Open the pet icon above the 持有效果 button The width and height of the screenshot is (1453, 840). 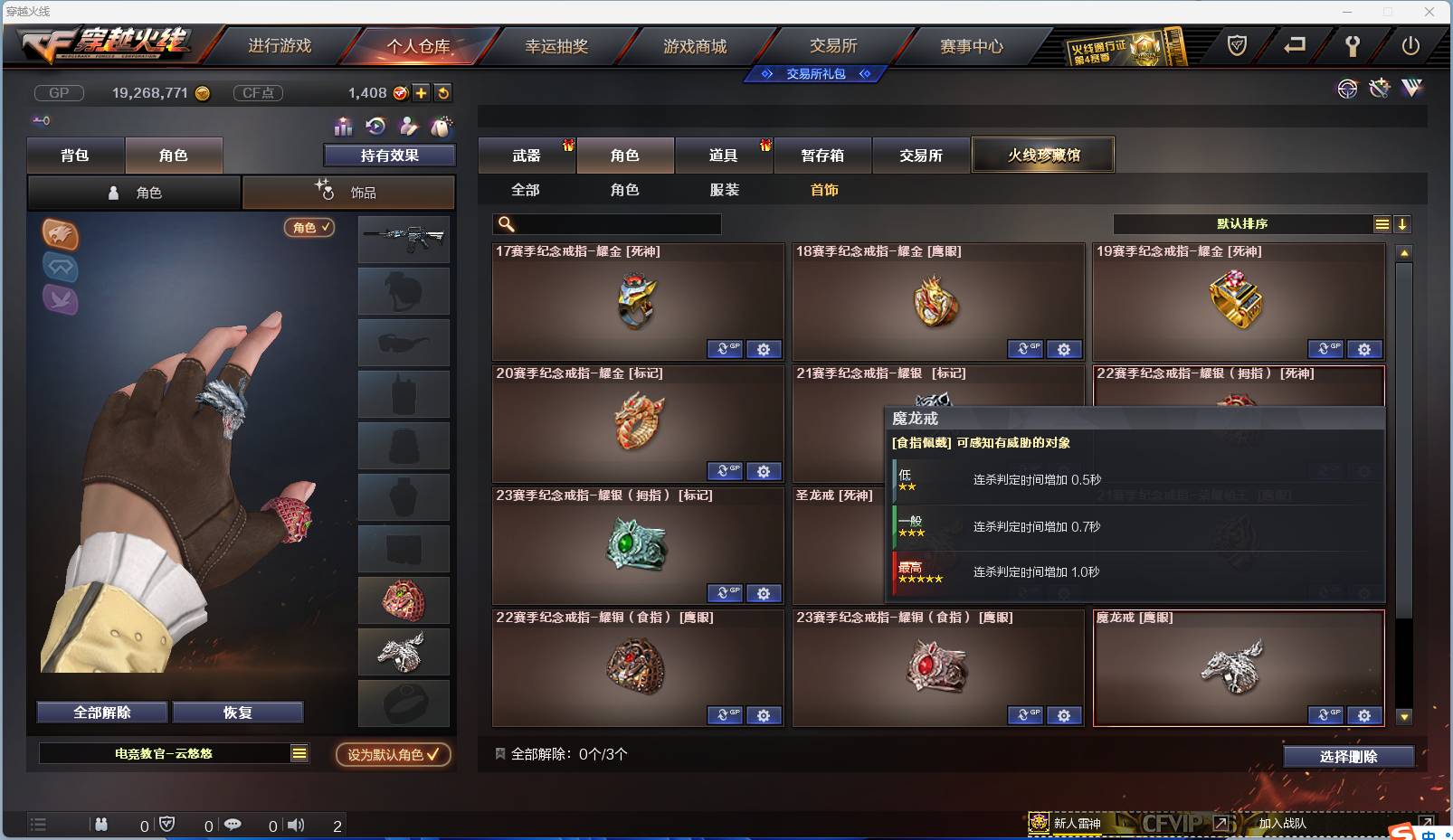tap(442, 127)
